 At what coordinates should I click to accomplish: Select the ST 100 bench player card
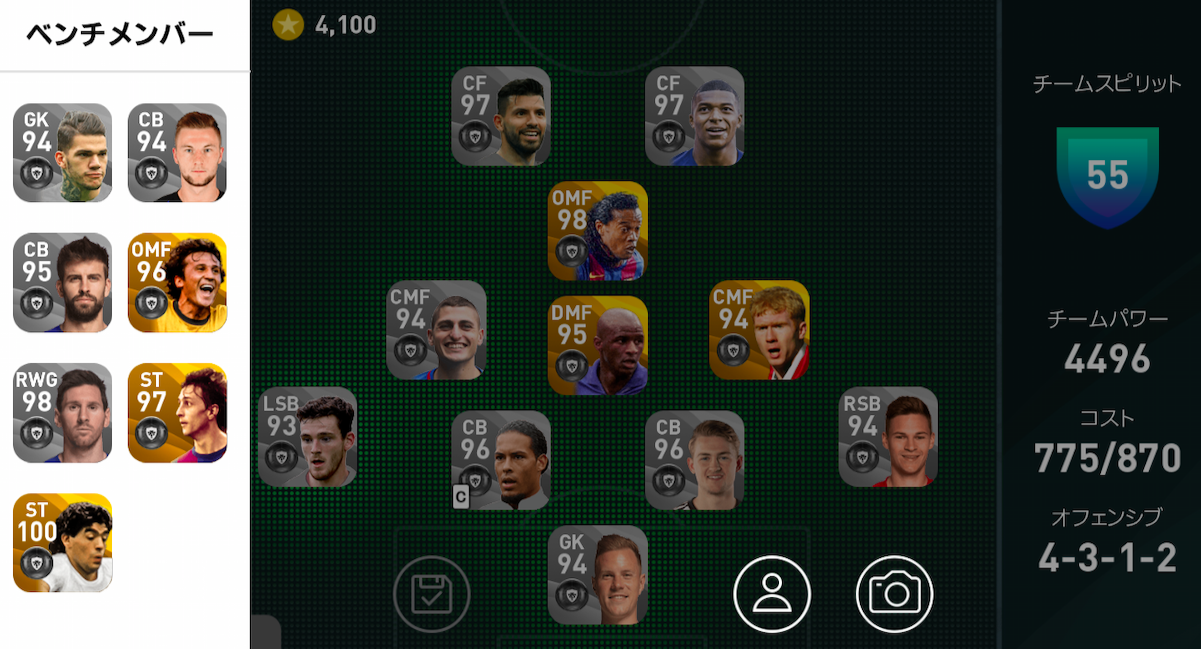pos(62,542)
